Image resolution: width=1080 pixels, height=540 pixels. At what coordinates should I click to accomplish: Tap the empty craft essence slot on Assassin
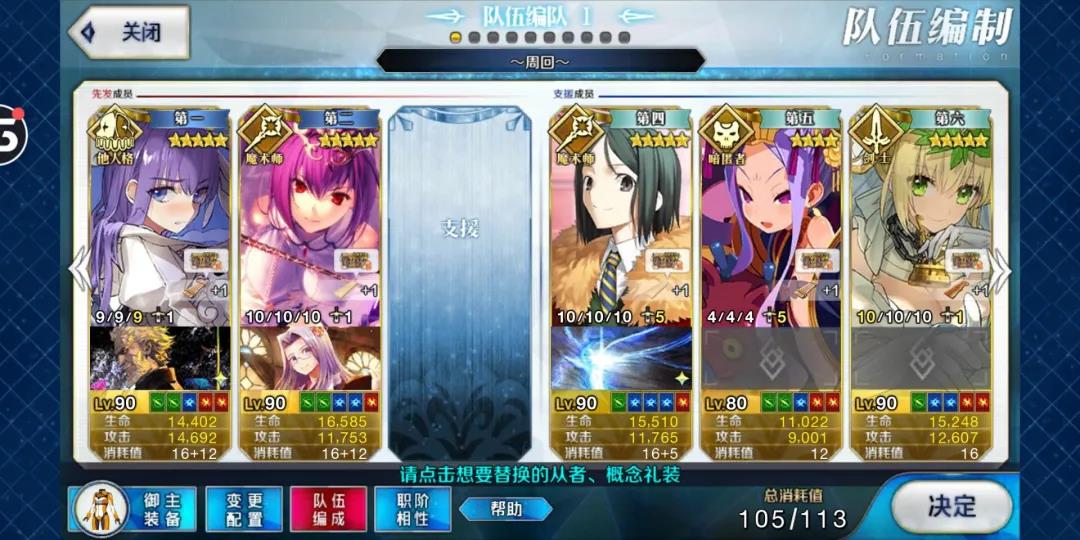click(x=770, y=358)
